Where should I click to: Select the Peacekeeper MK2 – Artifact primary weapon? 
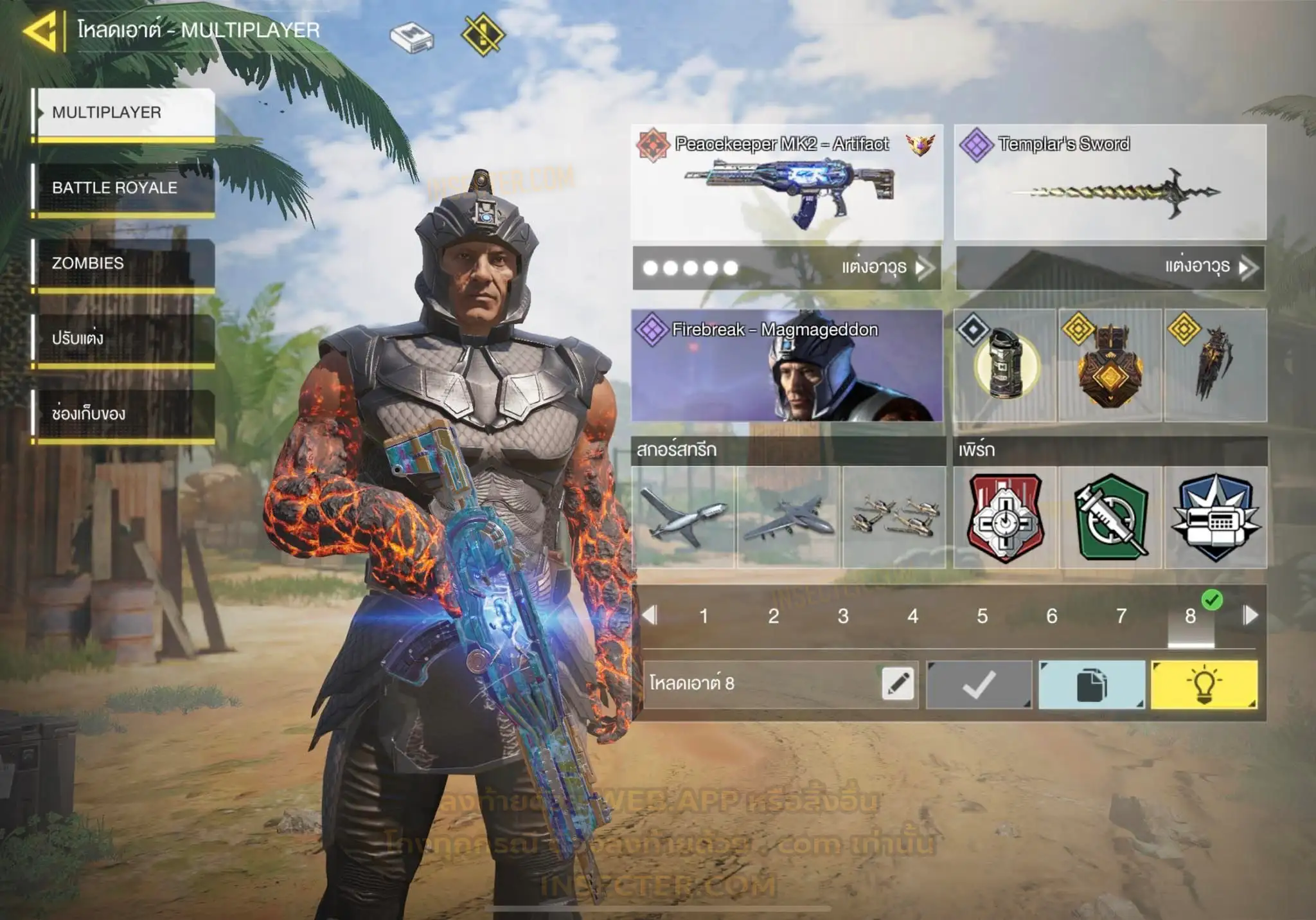coord(787,183)
